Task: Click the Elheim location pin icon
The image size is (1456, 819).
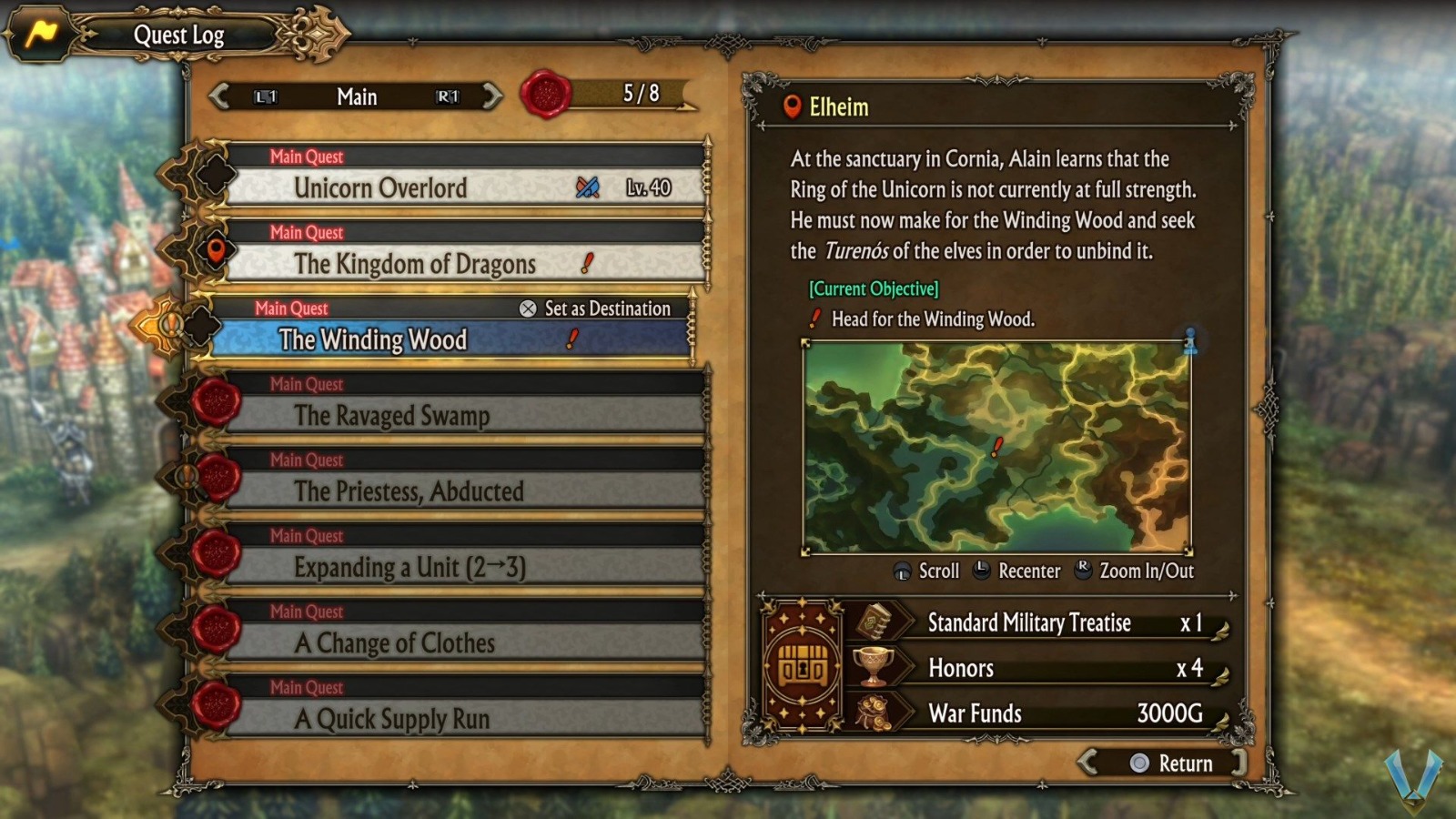Action: 791,108
